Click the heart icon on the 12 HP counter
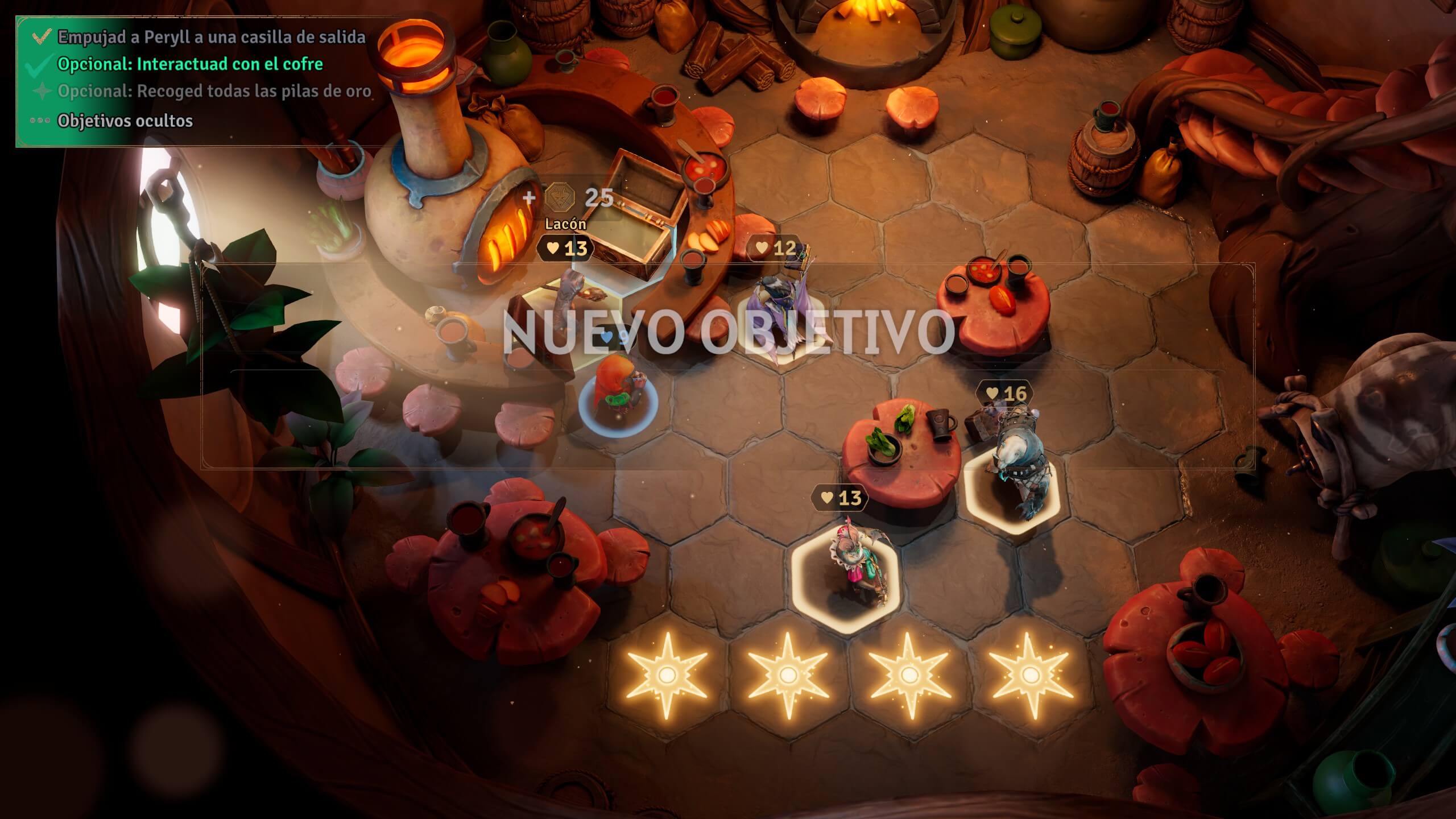 tap(762, 248)
